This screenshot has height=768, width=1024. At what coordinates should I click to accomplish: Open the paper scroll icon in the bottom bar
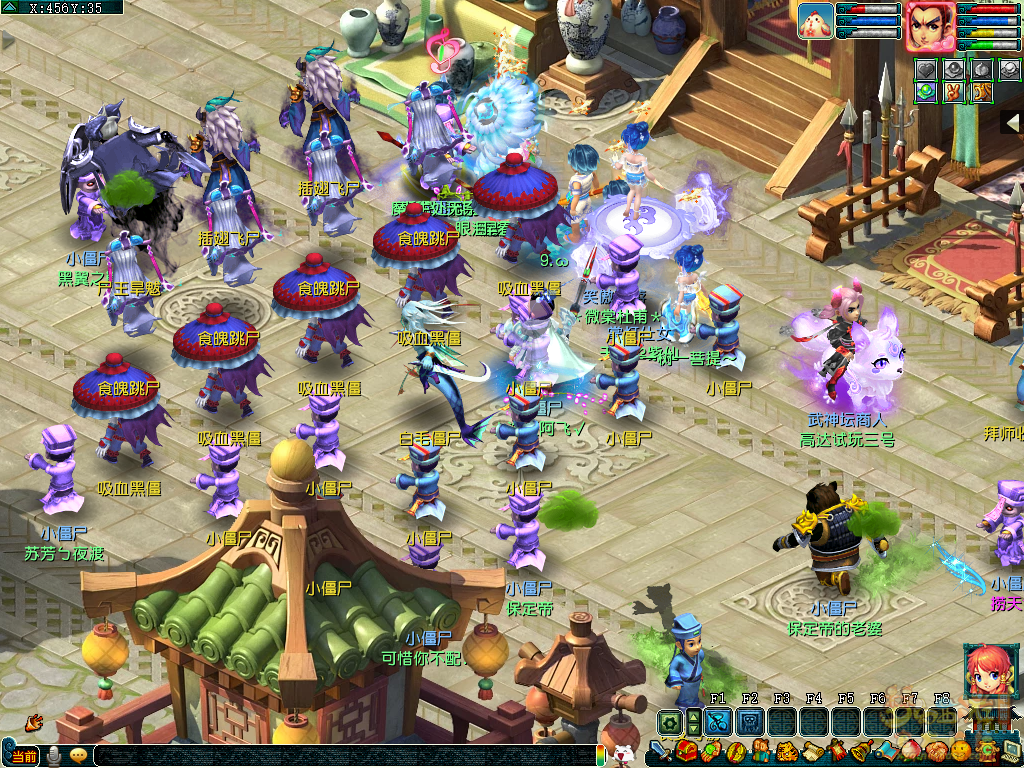(811, 751)
